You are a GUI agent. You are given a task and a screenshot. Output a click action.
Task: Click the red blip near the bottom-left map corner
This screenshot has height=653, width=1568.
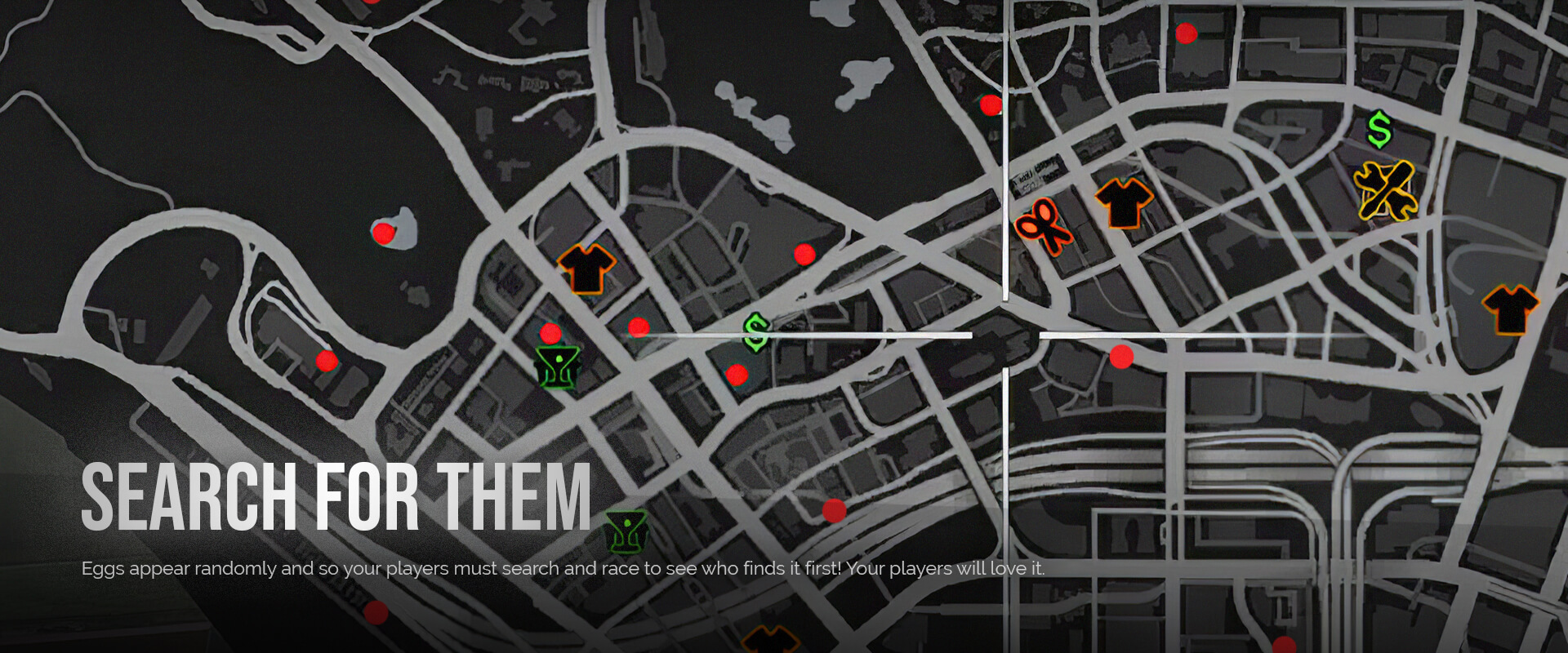(x=376, y=613)
